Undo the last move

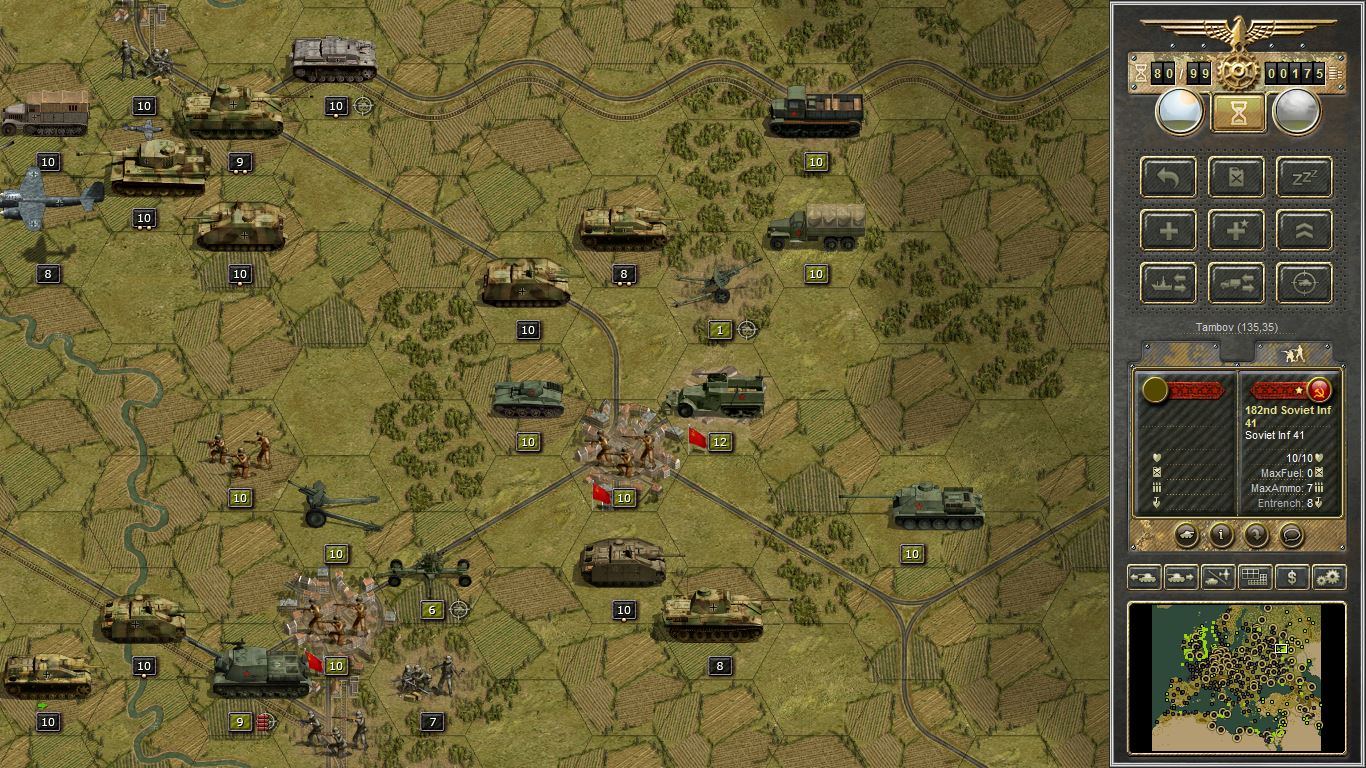pyautogui.click(x=1168, y=177)
